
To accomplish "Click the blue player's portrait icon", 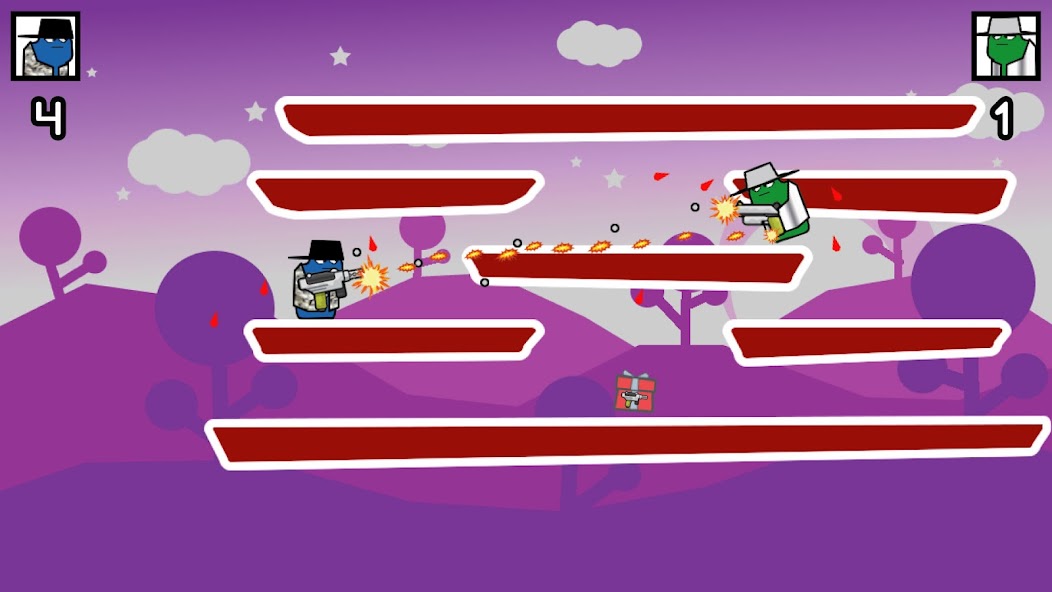I will pos(45,46).
